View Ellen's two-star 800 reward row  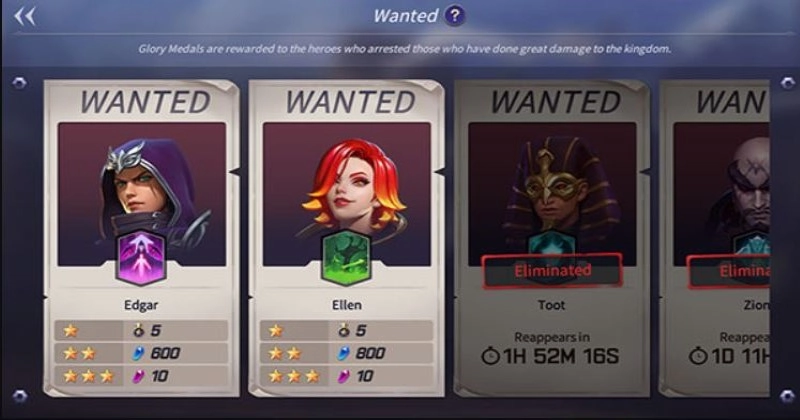point(345,353)
